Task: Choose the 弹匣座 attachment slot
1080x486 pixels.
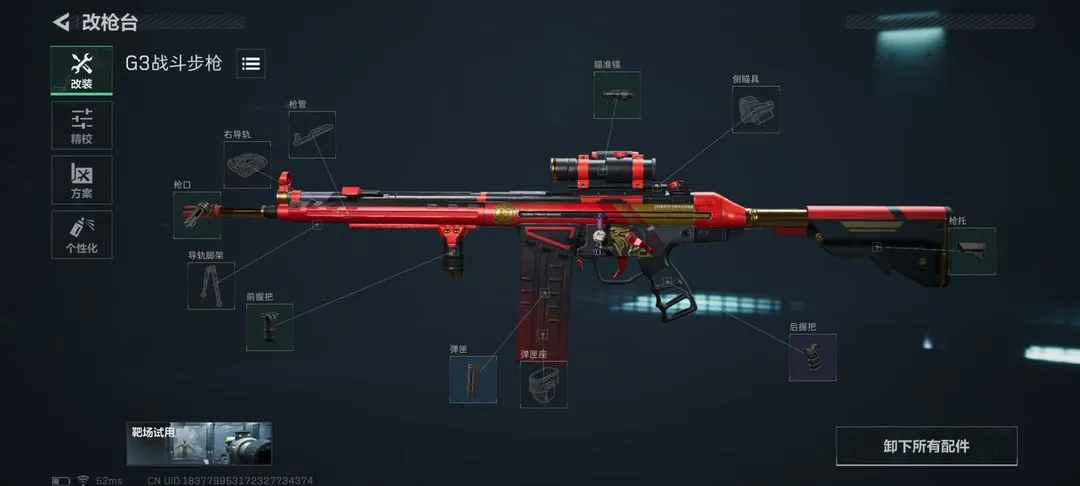Action: pos(544,384)
